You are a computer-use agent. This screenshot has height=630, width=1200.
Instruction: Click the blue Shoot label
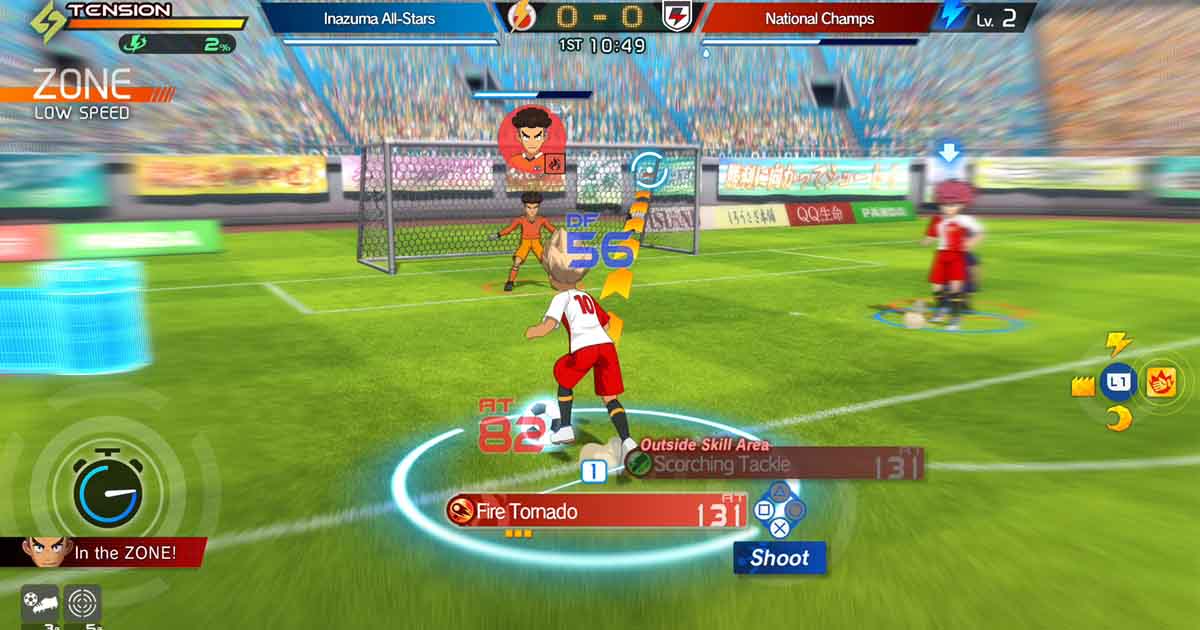coord(780,558)
